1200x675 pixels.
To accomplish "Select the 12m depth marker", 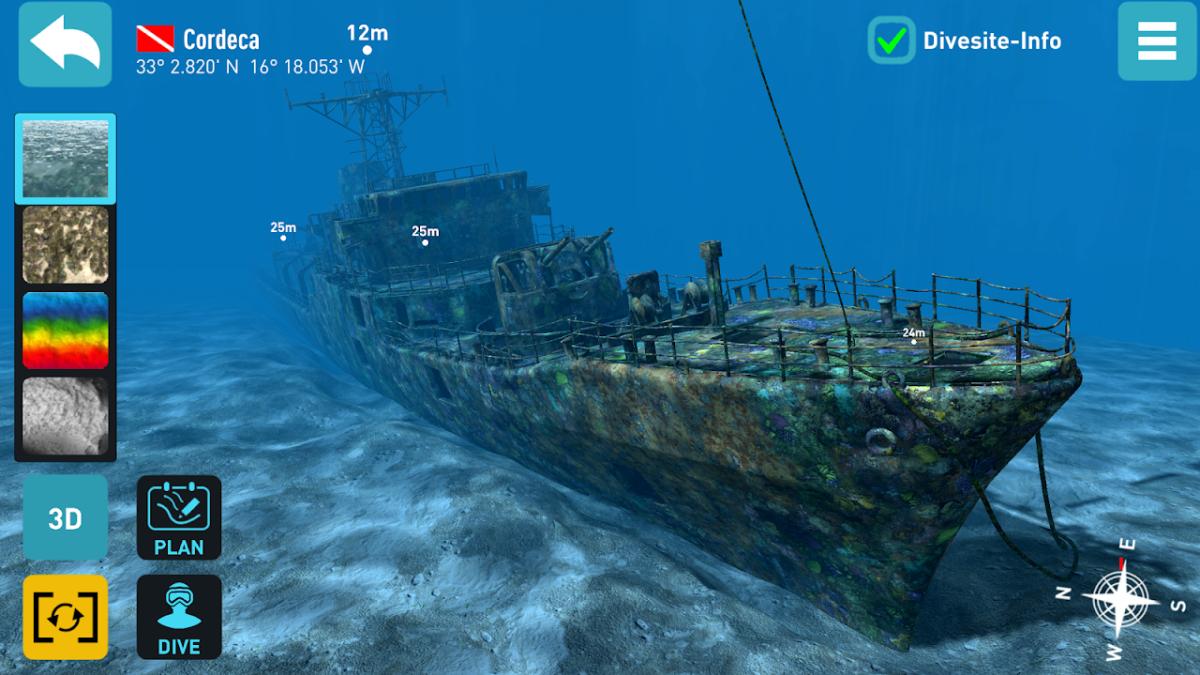I will point(367,49).
